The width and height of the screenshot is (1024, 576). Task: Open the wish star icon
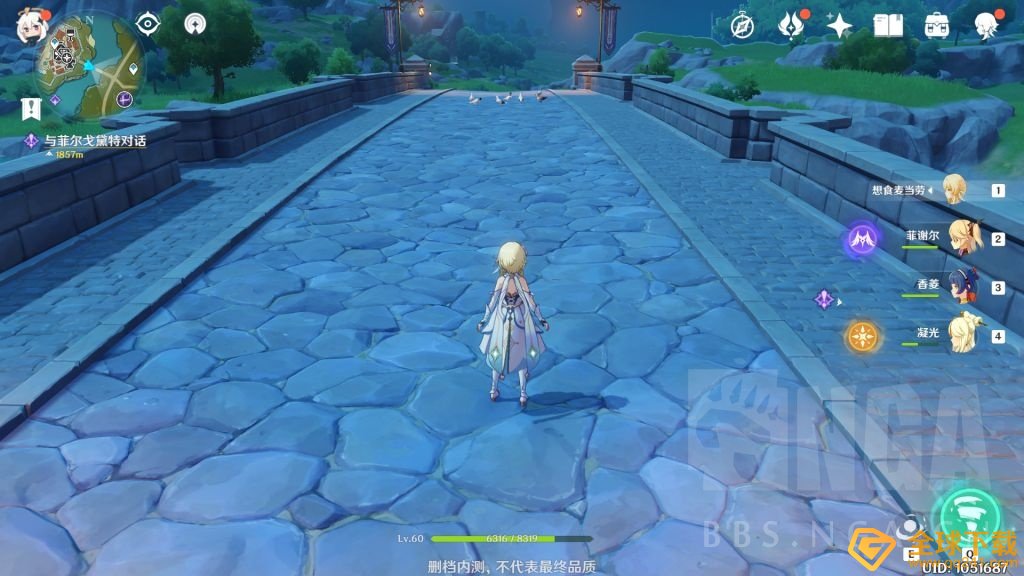(839, 25)
